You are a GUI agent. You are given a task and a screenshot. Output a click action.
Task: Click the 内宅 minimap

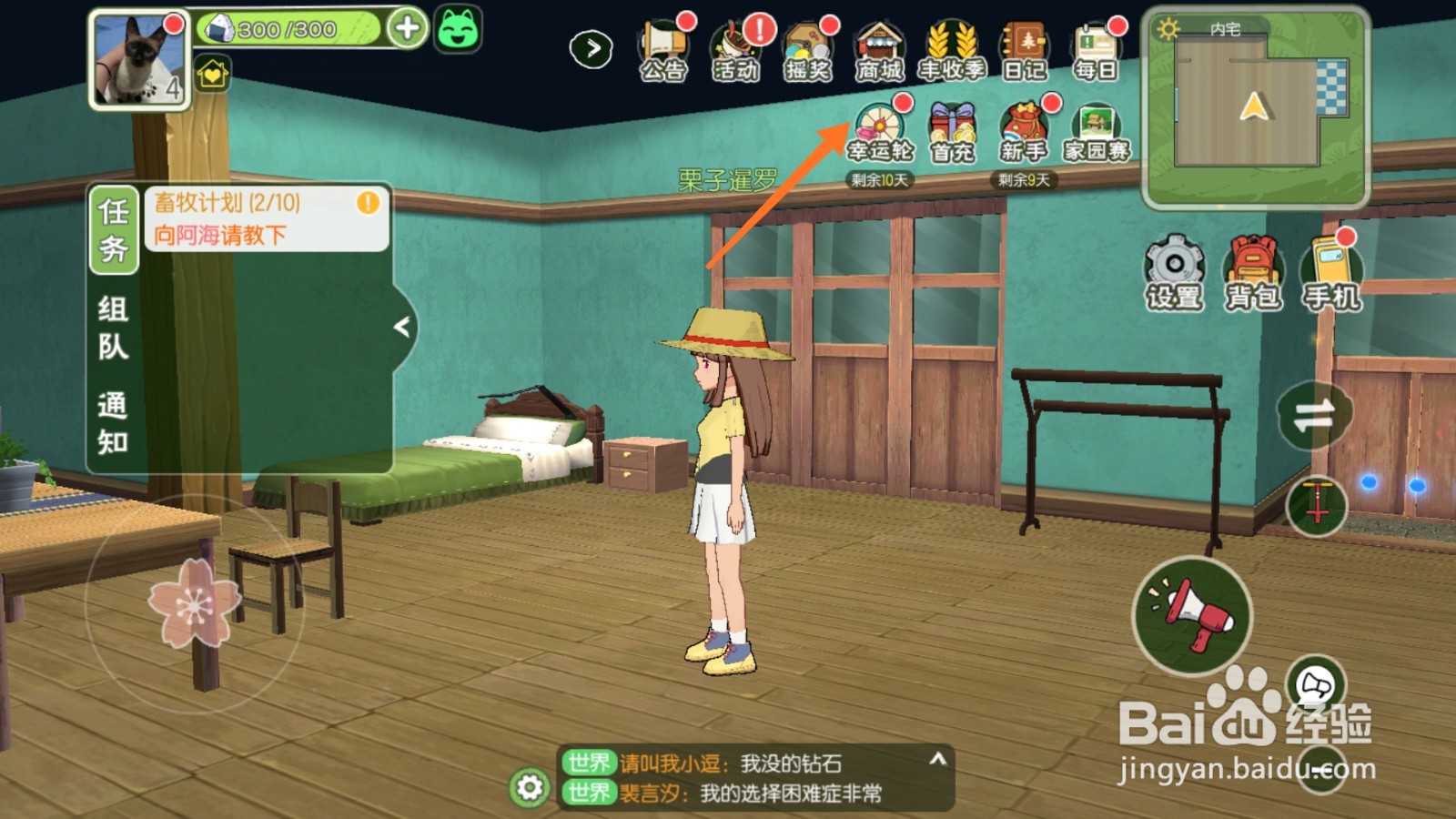click(1254, 106)
